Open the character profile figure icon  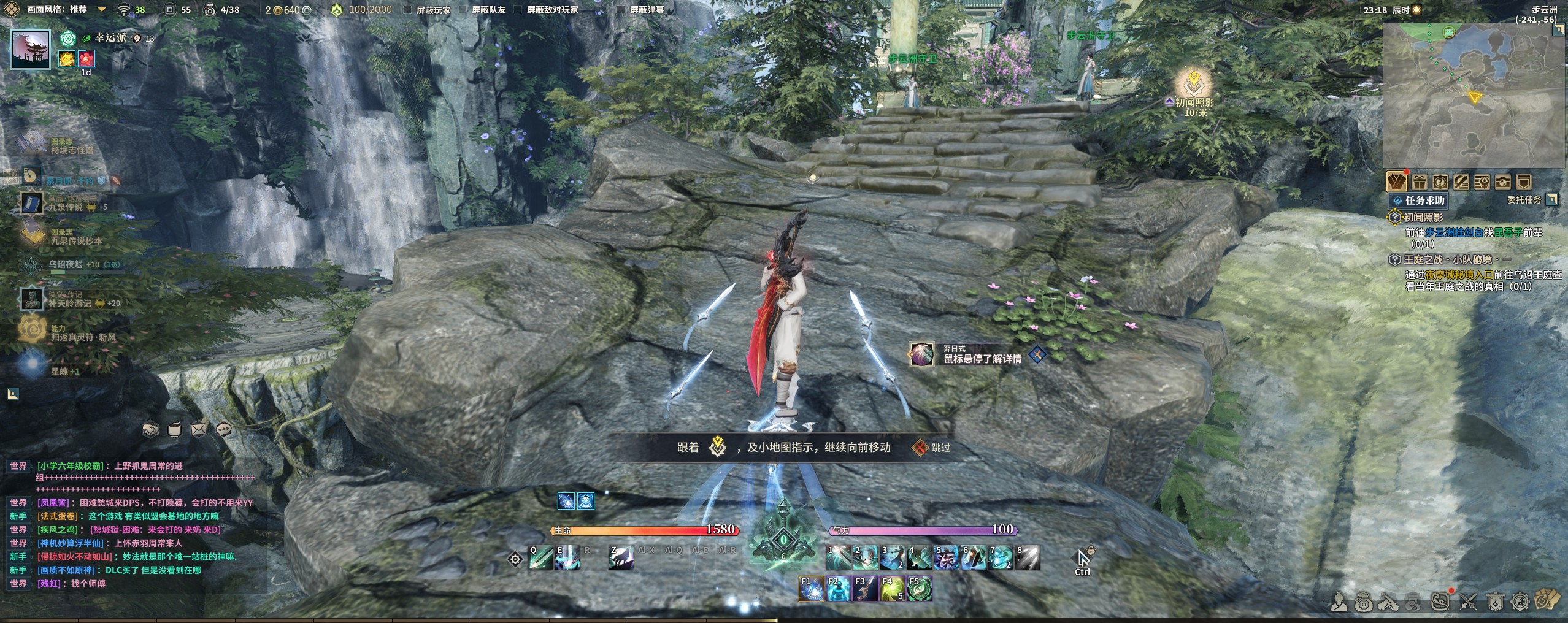tap(1339, 603)
